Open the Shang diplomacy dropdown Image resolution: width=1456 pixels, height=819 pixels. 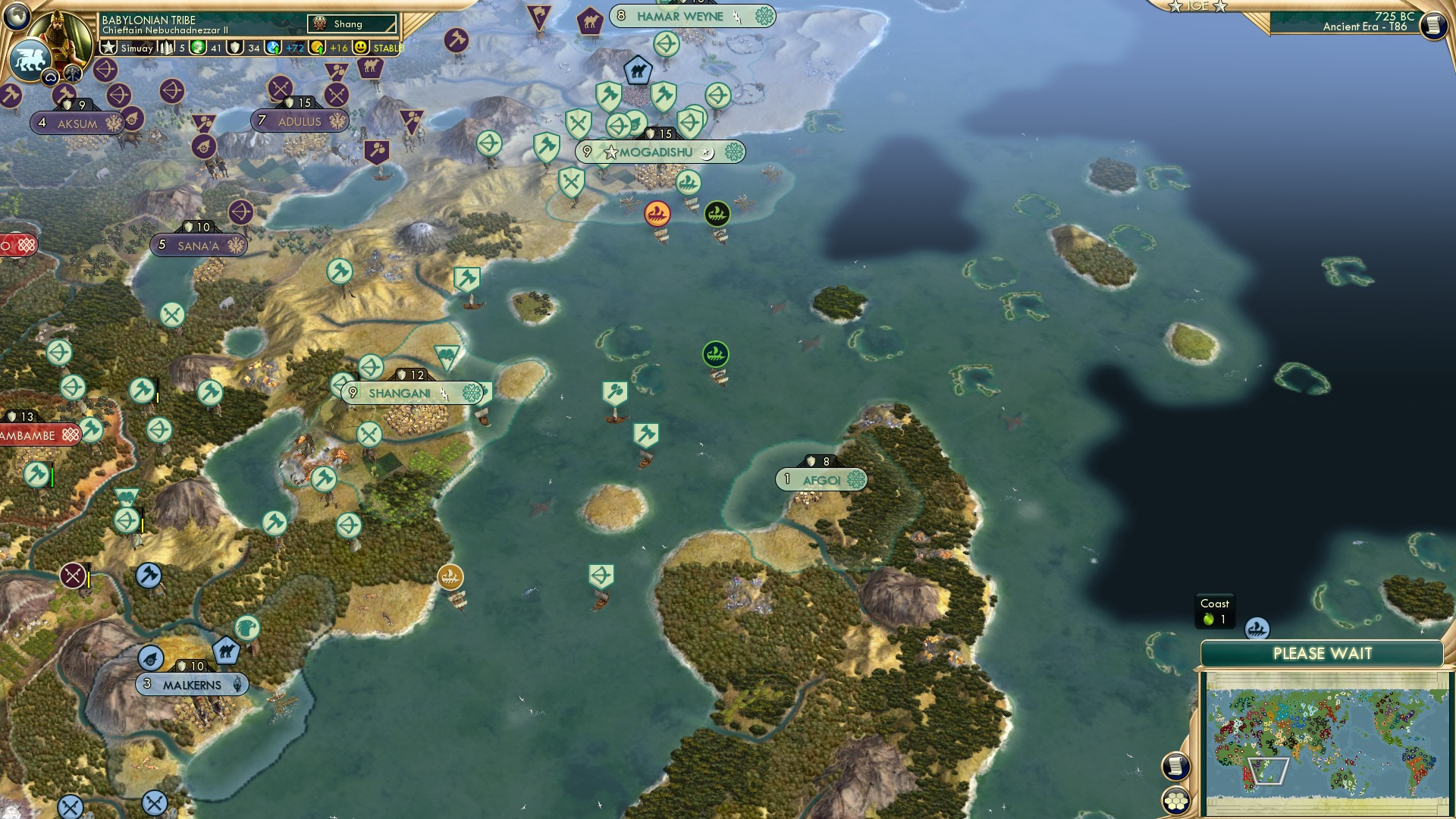click(x=353, y=24)
